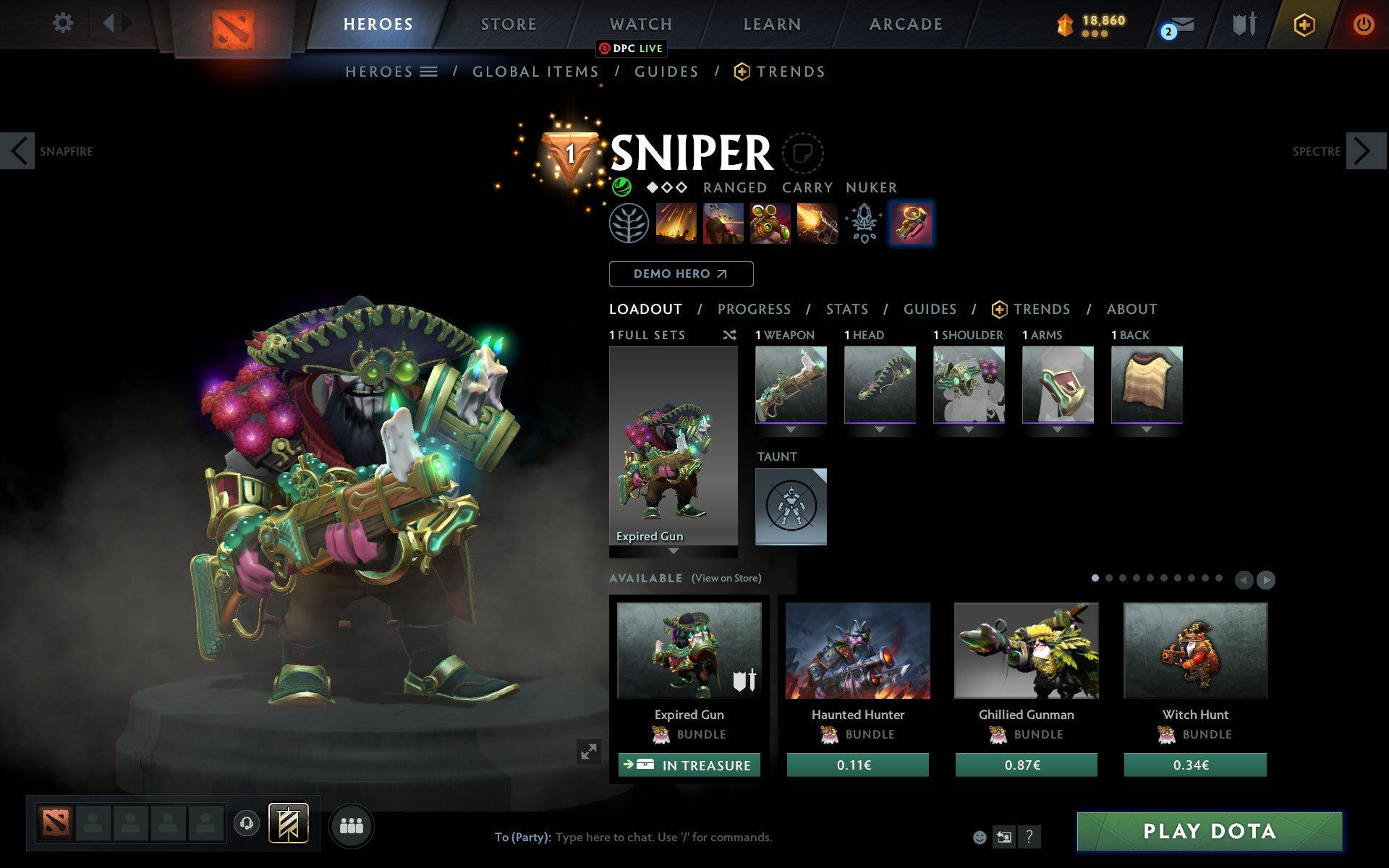Toggle voice chat with the headset icon
The image size is (1389, 868).
tap(247, 822)
